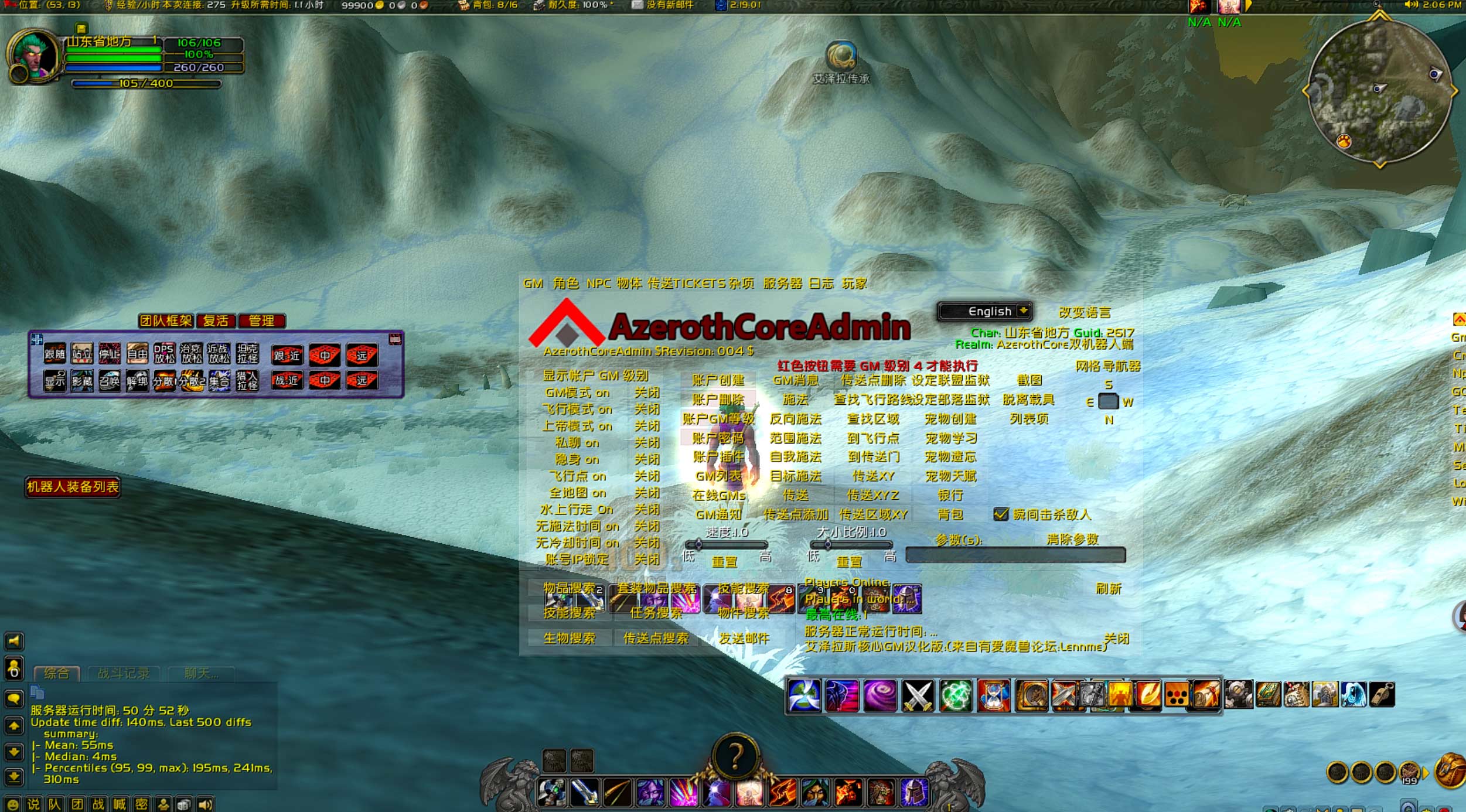
Task: Click 刷新 to refresh server info
Action: coord(1109,588)
